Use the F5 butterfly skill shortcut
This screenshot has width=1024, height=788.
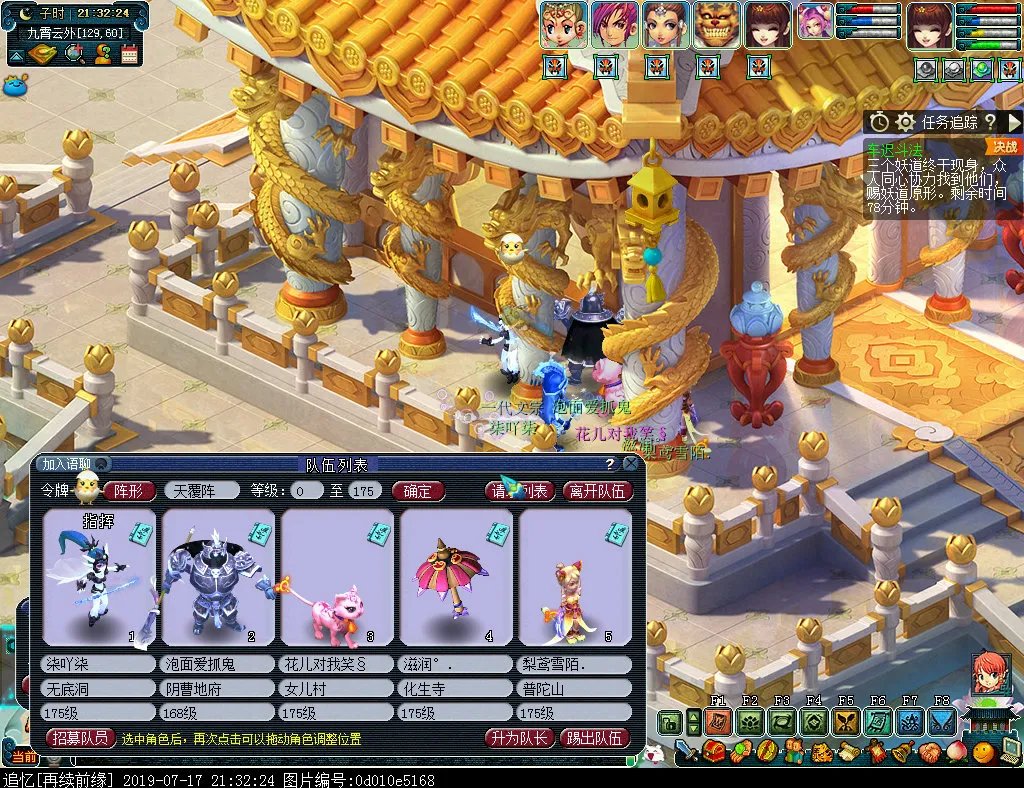coord(846,721)
